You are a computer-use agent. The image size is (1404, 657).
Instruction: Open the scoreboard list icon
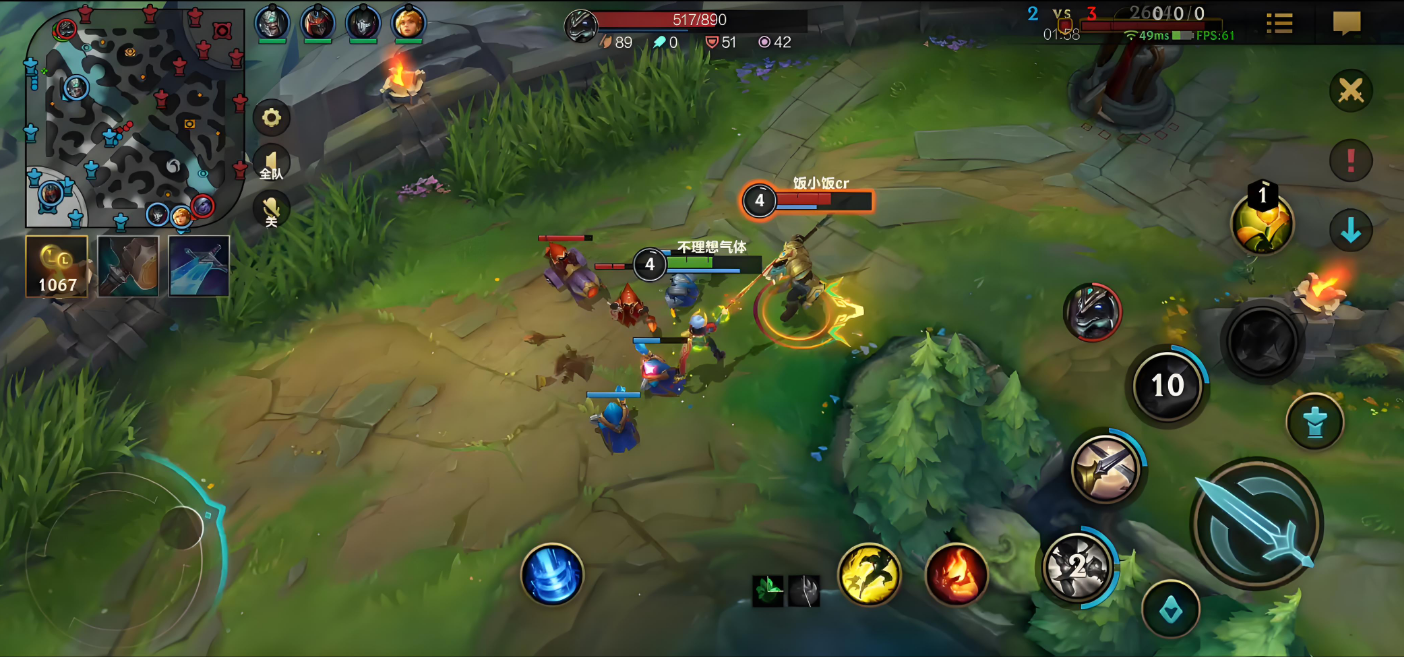[x=1279, y=23]
